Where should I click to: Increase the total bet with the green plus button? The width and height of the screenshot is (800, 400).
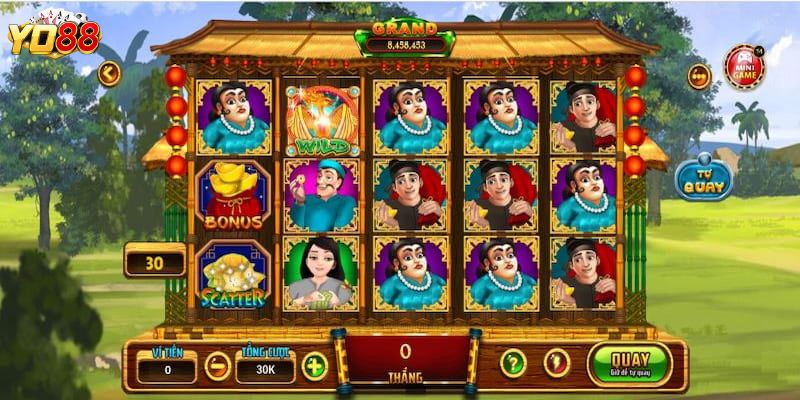tap(313, 366)
